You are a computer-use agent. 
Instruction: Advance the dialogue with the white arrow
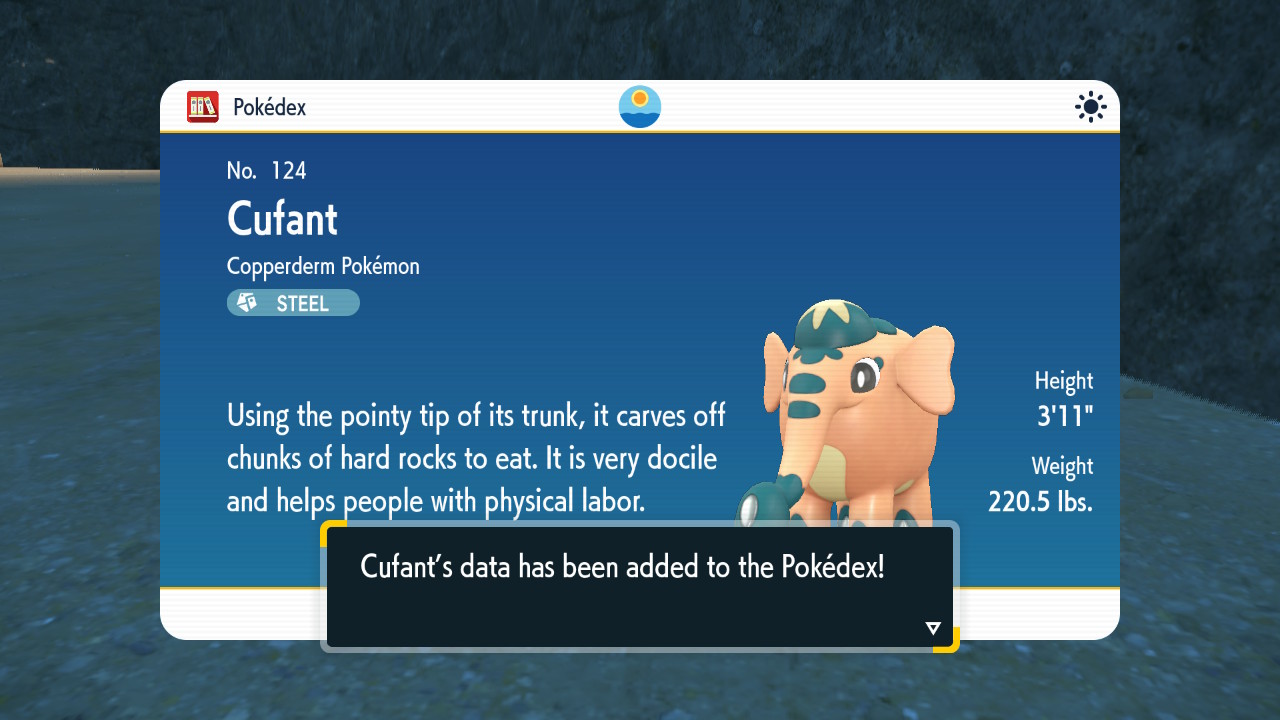click(933, 628)
